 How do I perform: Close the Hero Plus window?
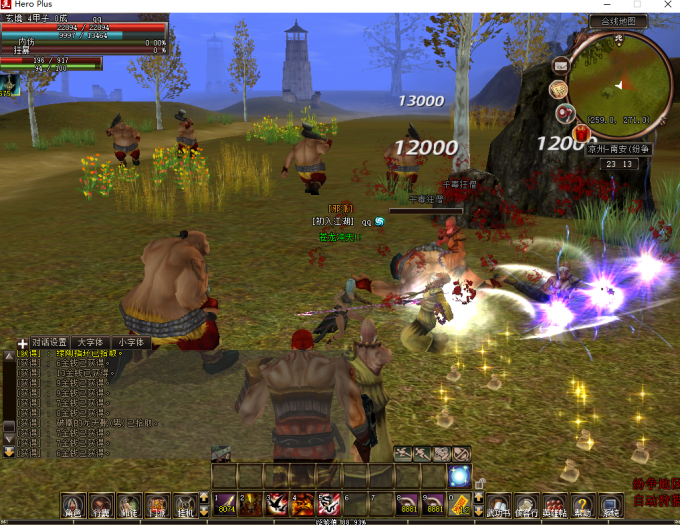[667, 6]
